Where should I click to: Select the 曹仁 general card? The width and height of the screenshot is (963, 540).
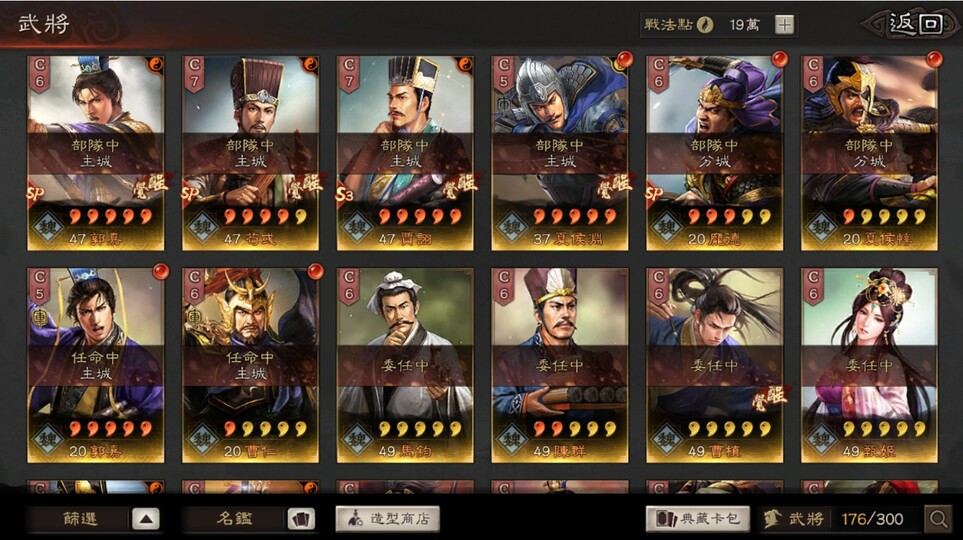[250, 365]
